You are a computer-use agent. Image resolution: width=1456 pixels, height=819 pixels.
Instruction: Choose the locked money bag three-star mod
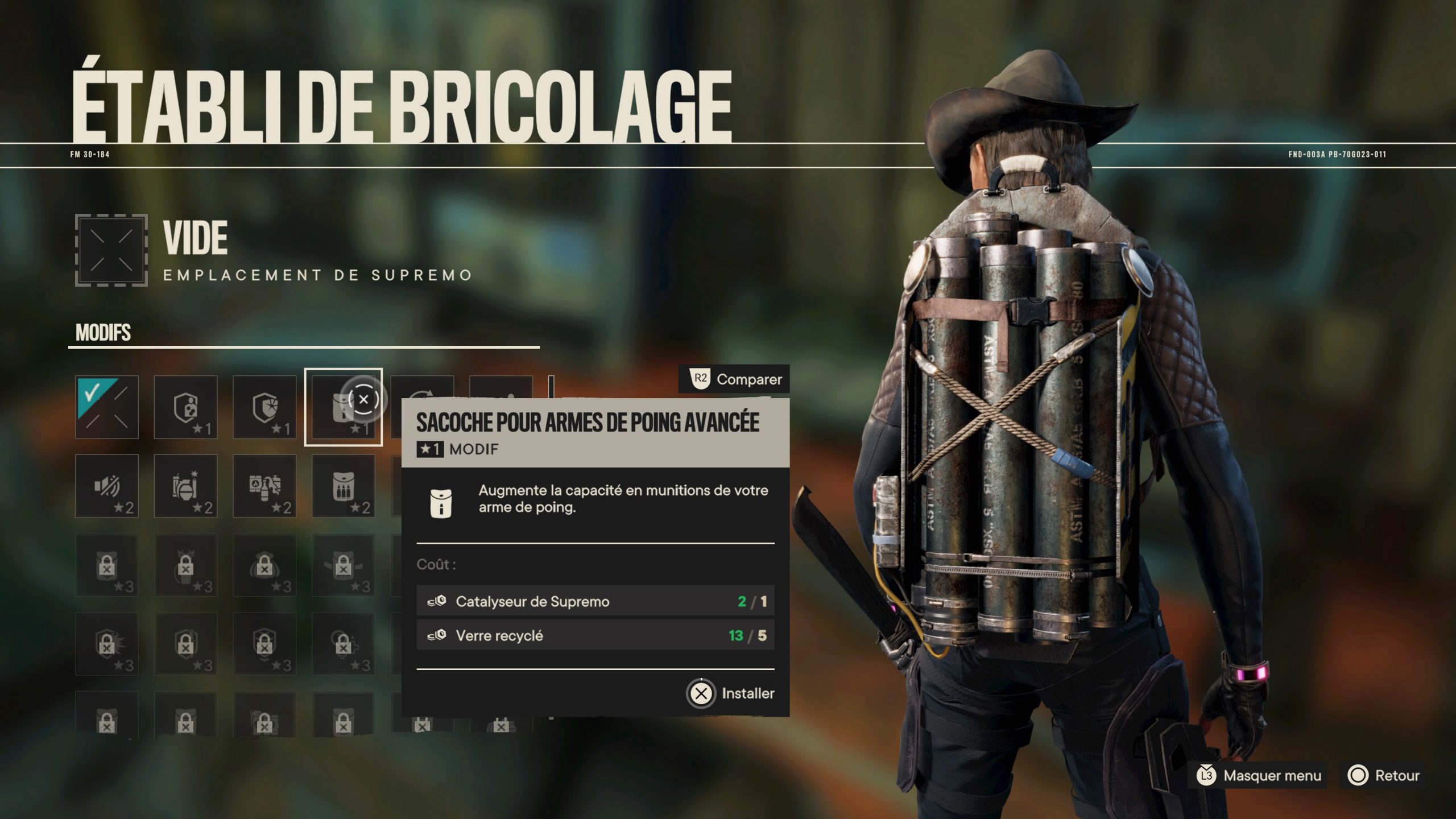[265, 566]
